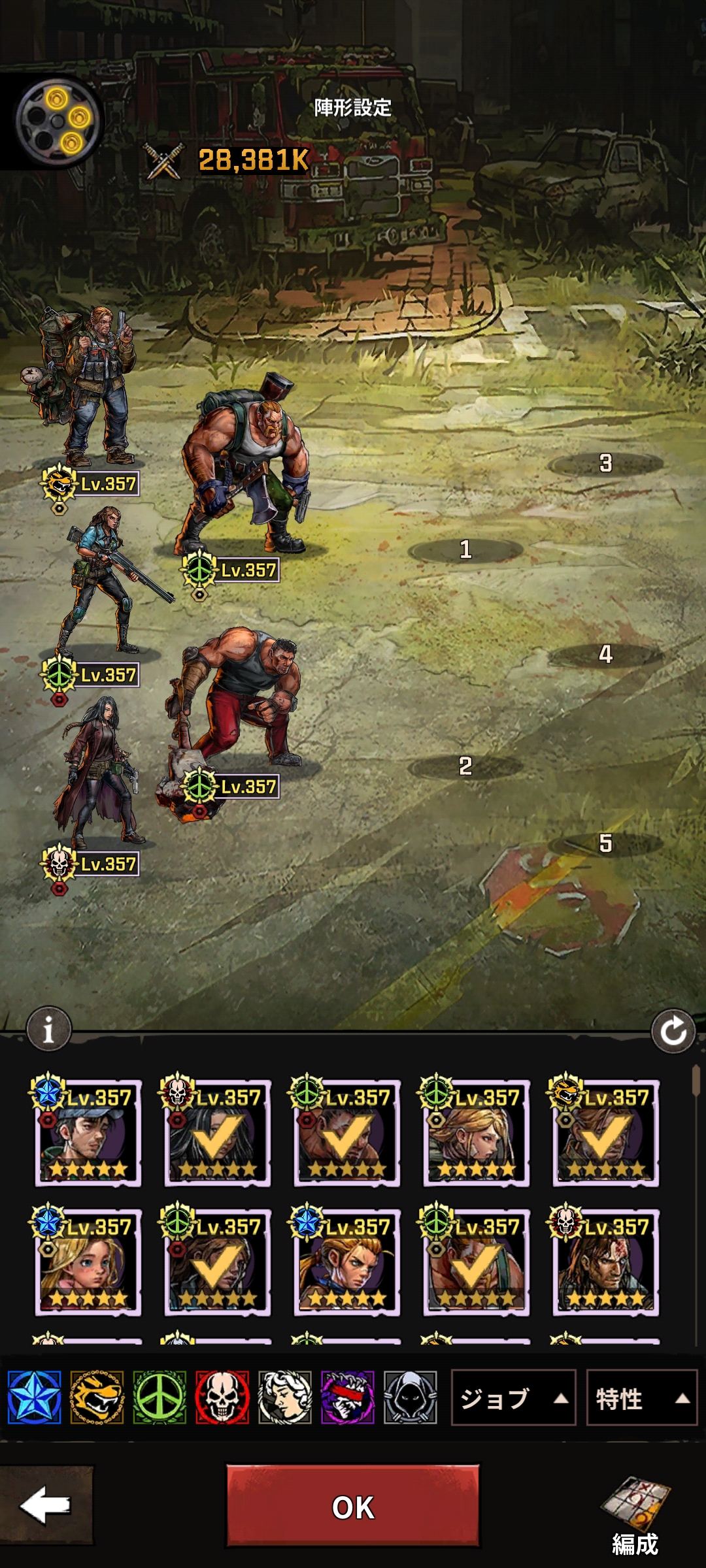706x1568 pixels.
Task: Tap the revolver cylinder icon
Action: pyautogui.click(x=58, y=121)
